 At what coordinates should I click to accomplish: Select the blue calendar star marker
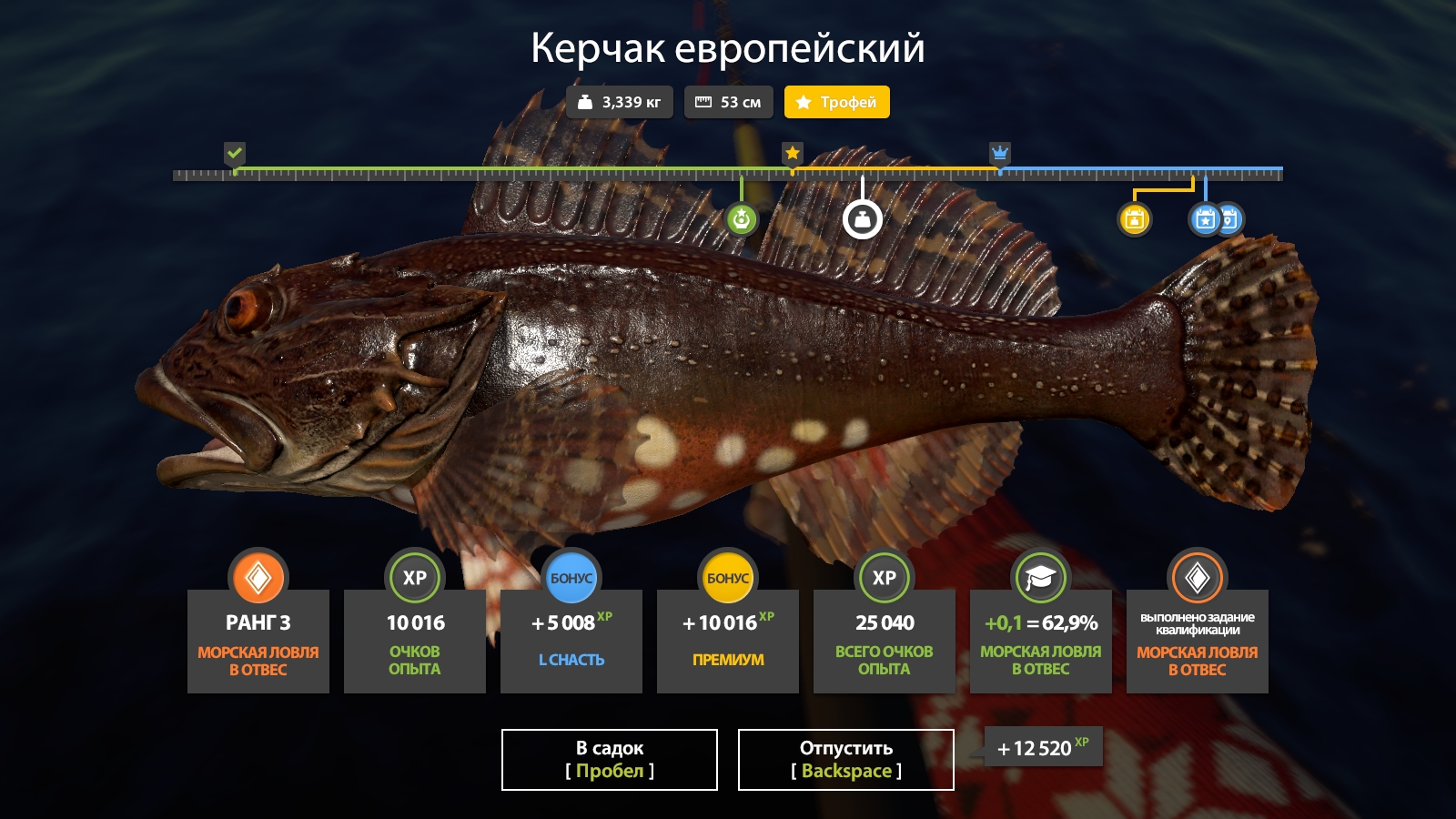click(x=1205, y=219)
